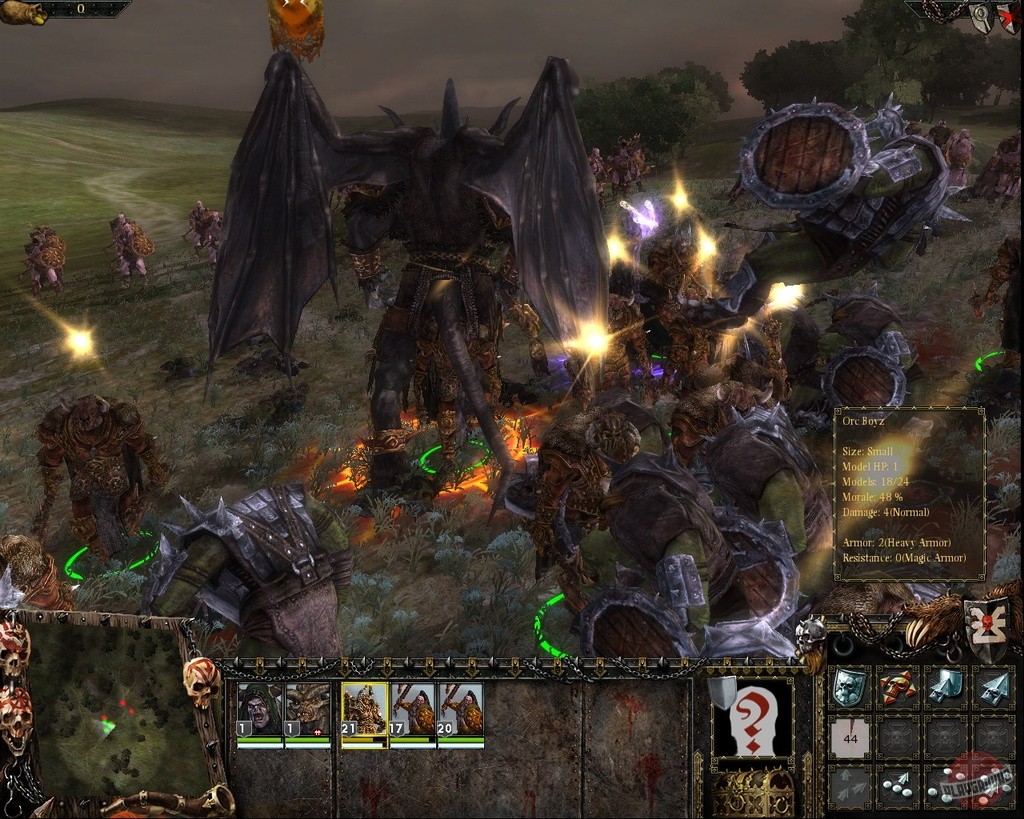Select the marauder unit card numbered 17
The image size is (1024, 819).
[x=412, y=711]
